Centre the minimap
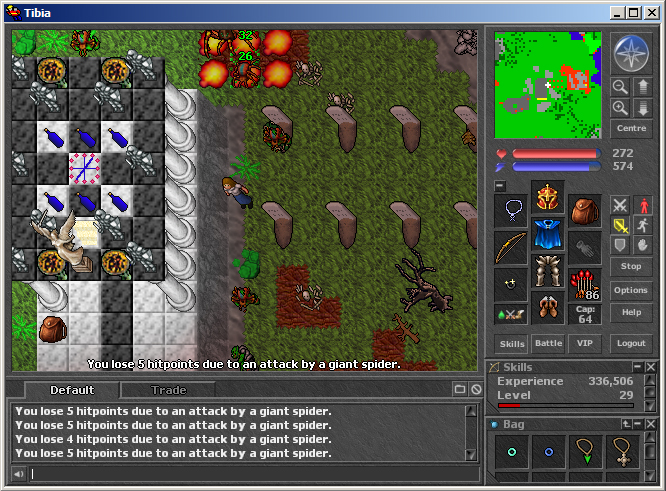Viewport: 666px width, 491px height. click(x=630, y=129)
